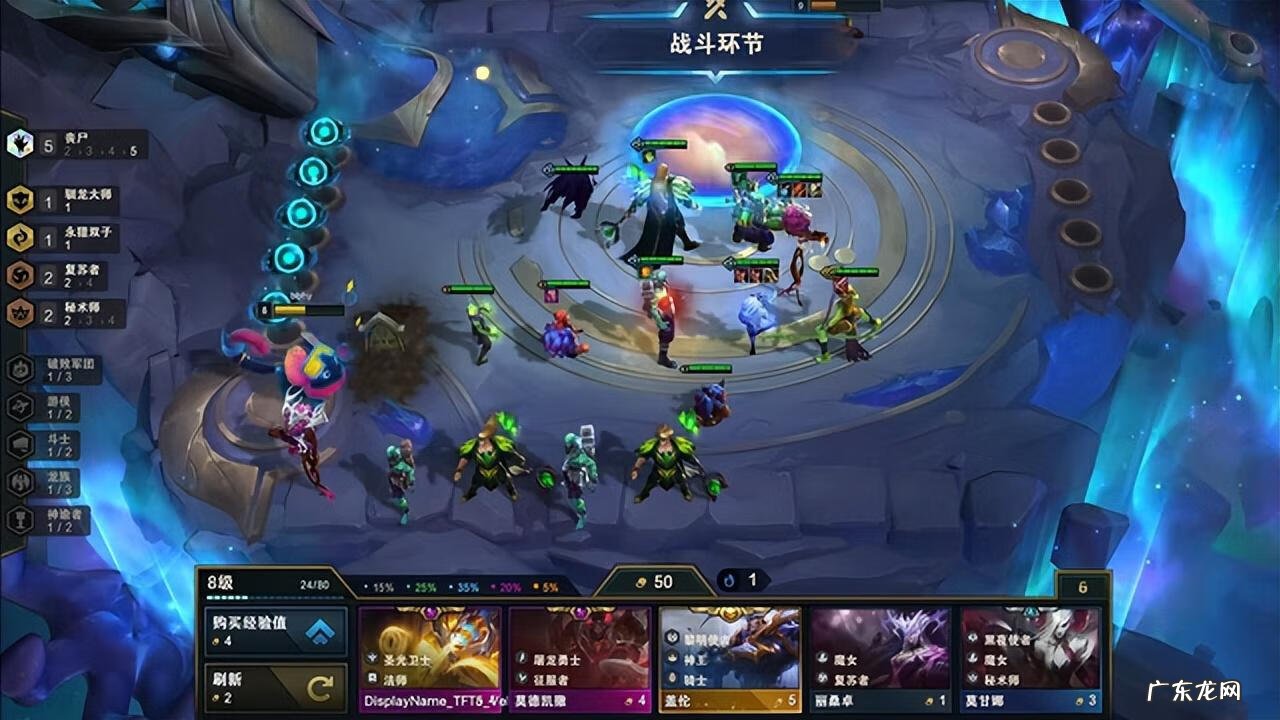Click the blue loot orb indicator
Image resolution: width=1280 pixels, height=720 pixels.
[740, 580]
